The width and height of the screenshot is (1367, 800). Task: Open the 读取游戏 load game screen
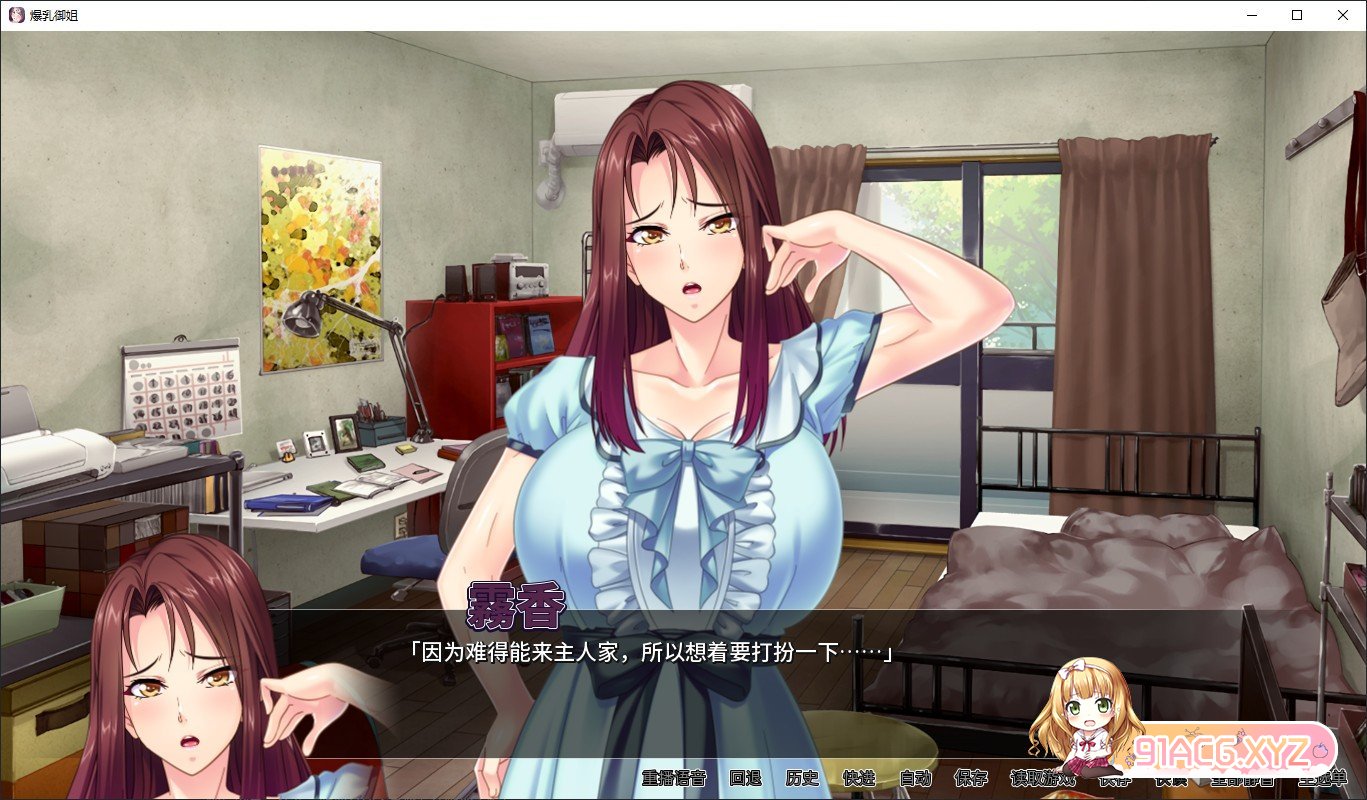(1043, 784)
